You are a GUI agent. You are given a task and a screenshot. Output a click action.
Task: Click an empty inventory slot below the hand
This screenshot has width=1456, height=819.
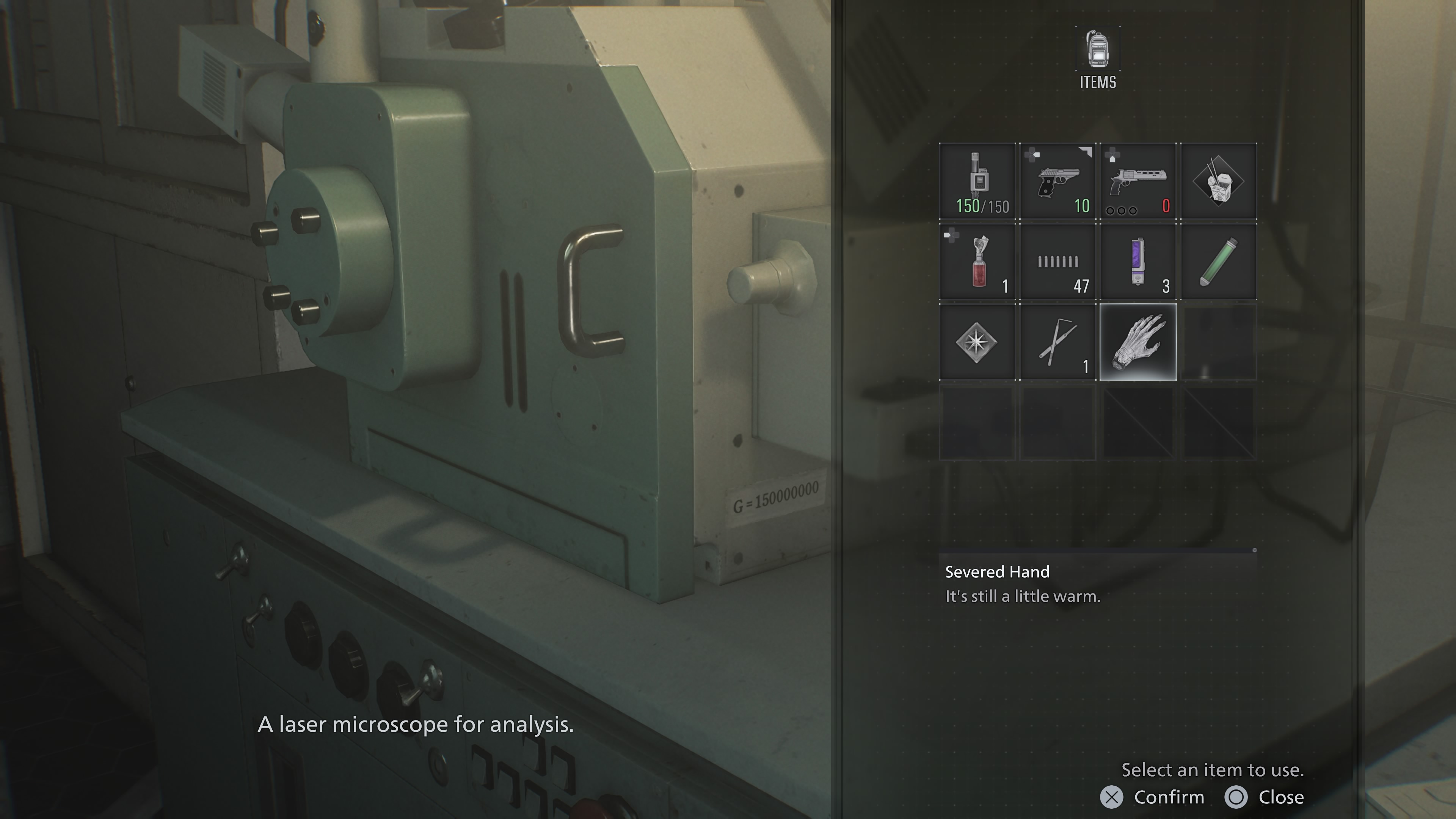click(x=1138, y=423)
